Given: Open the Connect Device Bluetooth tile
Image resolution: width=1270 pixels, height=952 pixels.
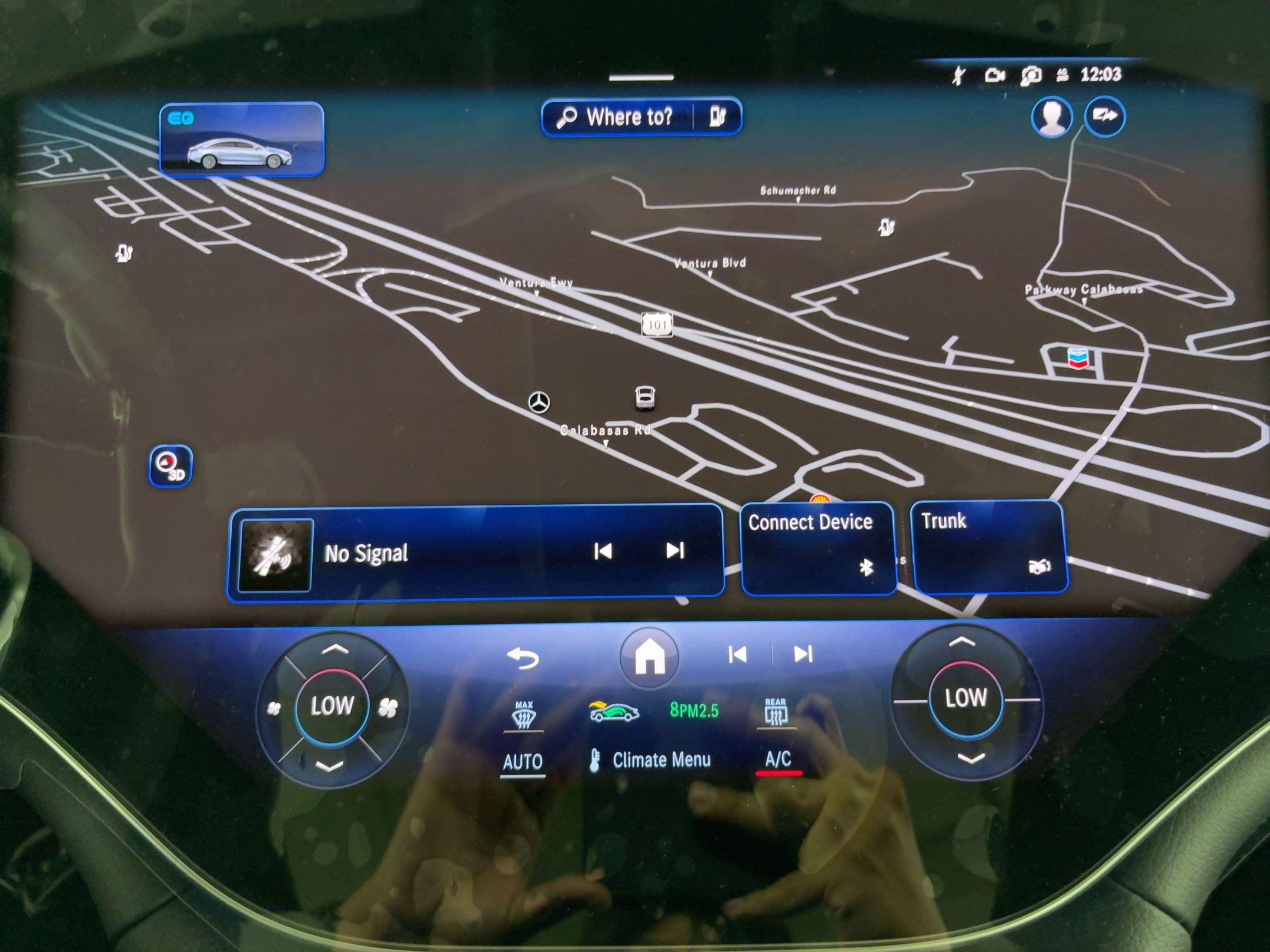Looking at the screenshot, I should click(x=818, y=547).
